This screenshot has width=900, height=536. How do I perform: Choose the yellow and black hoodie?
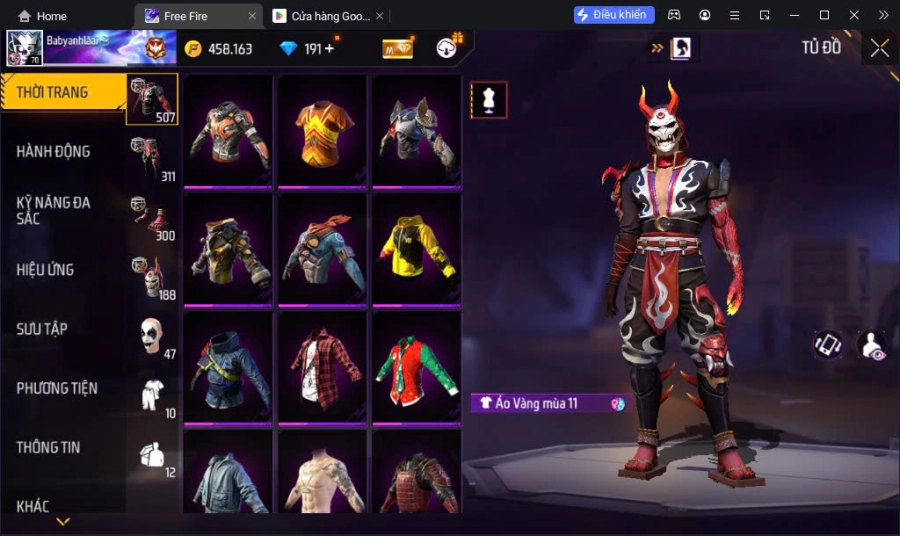tap(416, 249)
